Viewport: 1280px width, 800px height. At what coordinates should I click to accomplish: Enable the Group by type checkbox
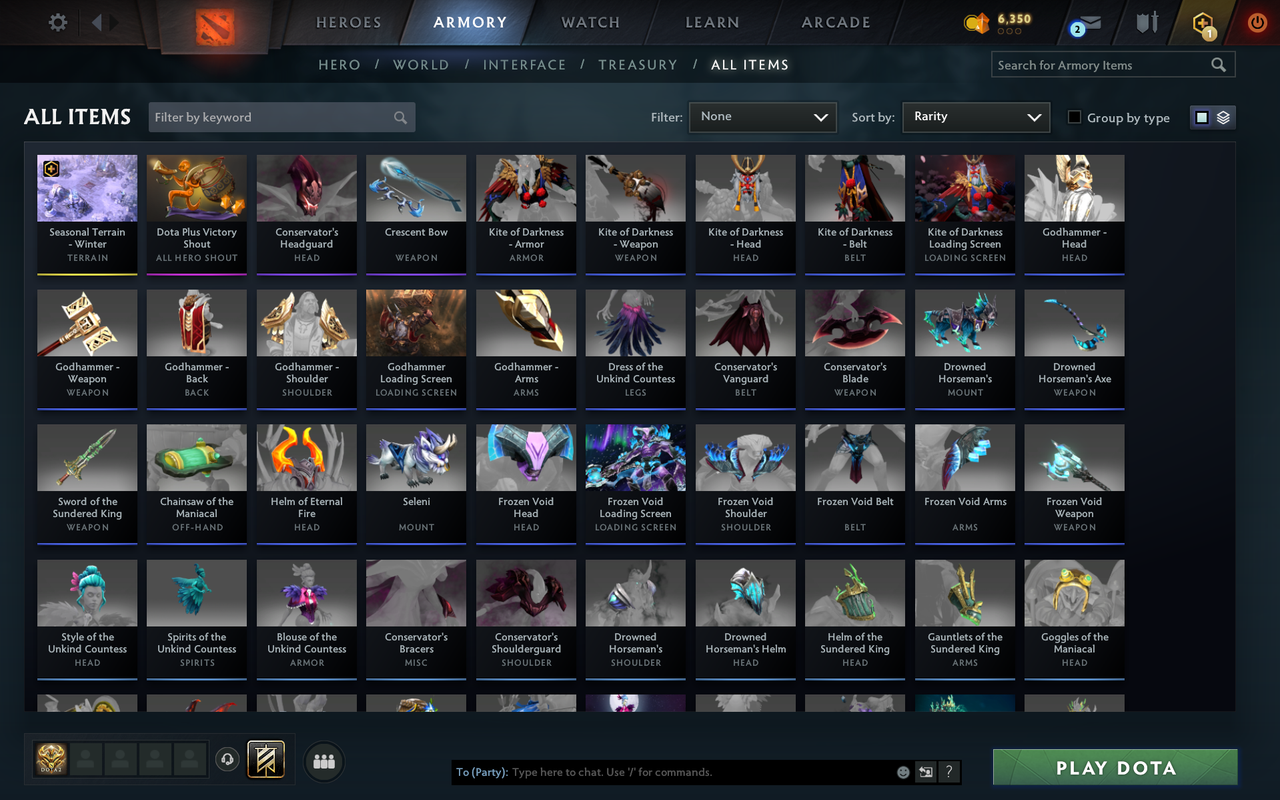pyautogui.click(x=1074, y=117)
